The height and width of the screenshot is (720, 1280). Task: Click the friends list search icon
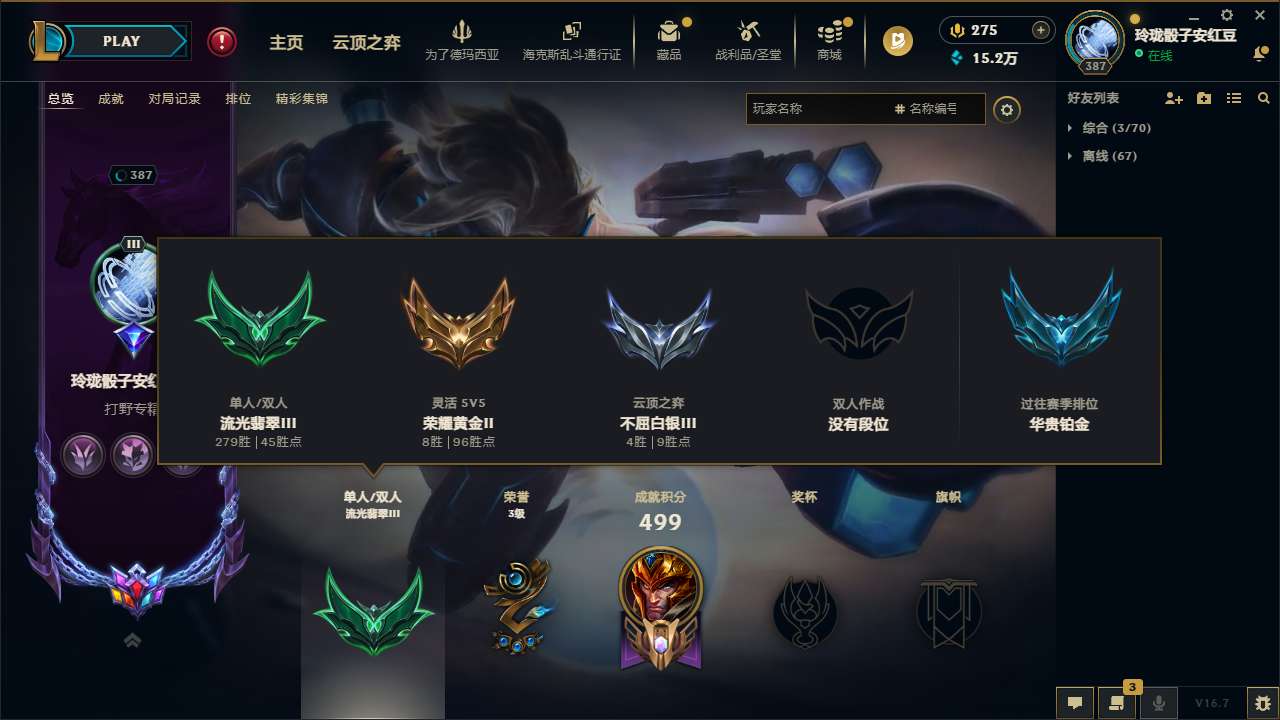pos(1263,98)
